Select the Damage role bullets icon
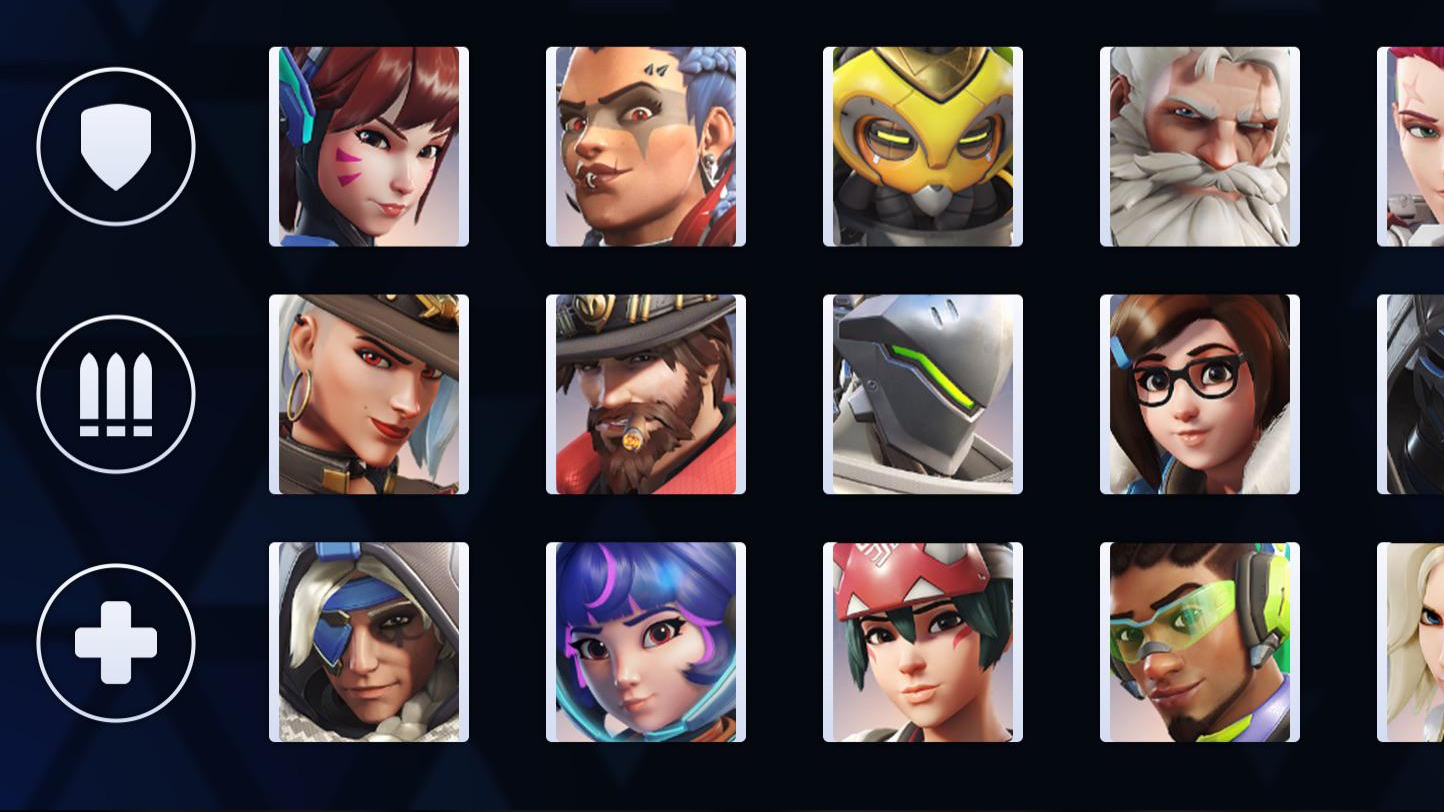The height and width of the screenshot is (812, 1444). coord(116,393)
